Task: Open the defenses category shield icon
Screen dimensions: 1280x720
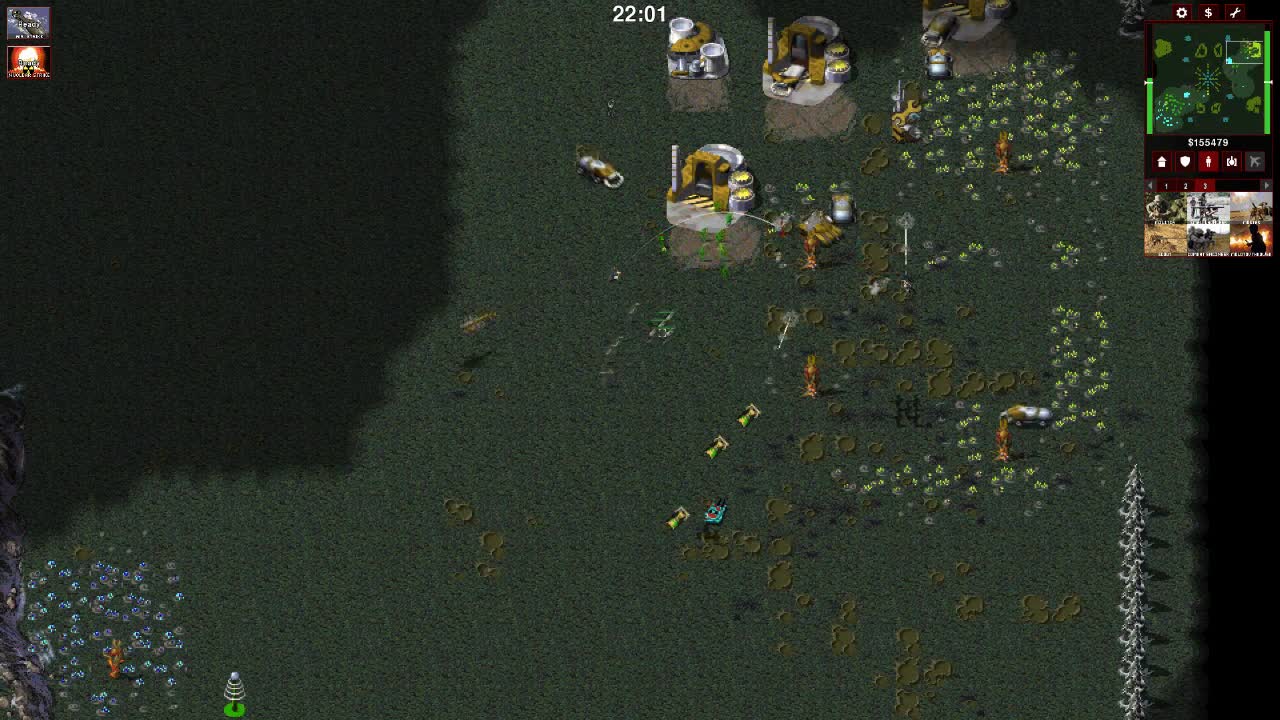Action: tap(1185, 161)
